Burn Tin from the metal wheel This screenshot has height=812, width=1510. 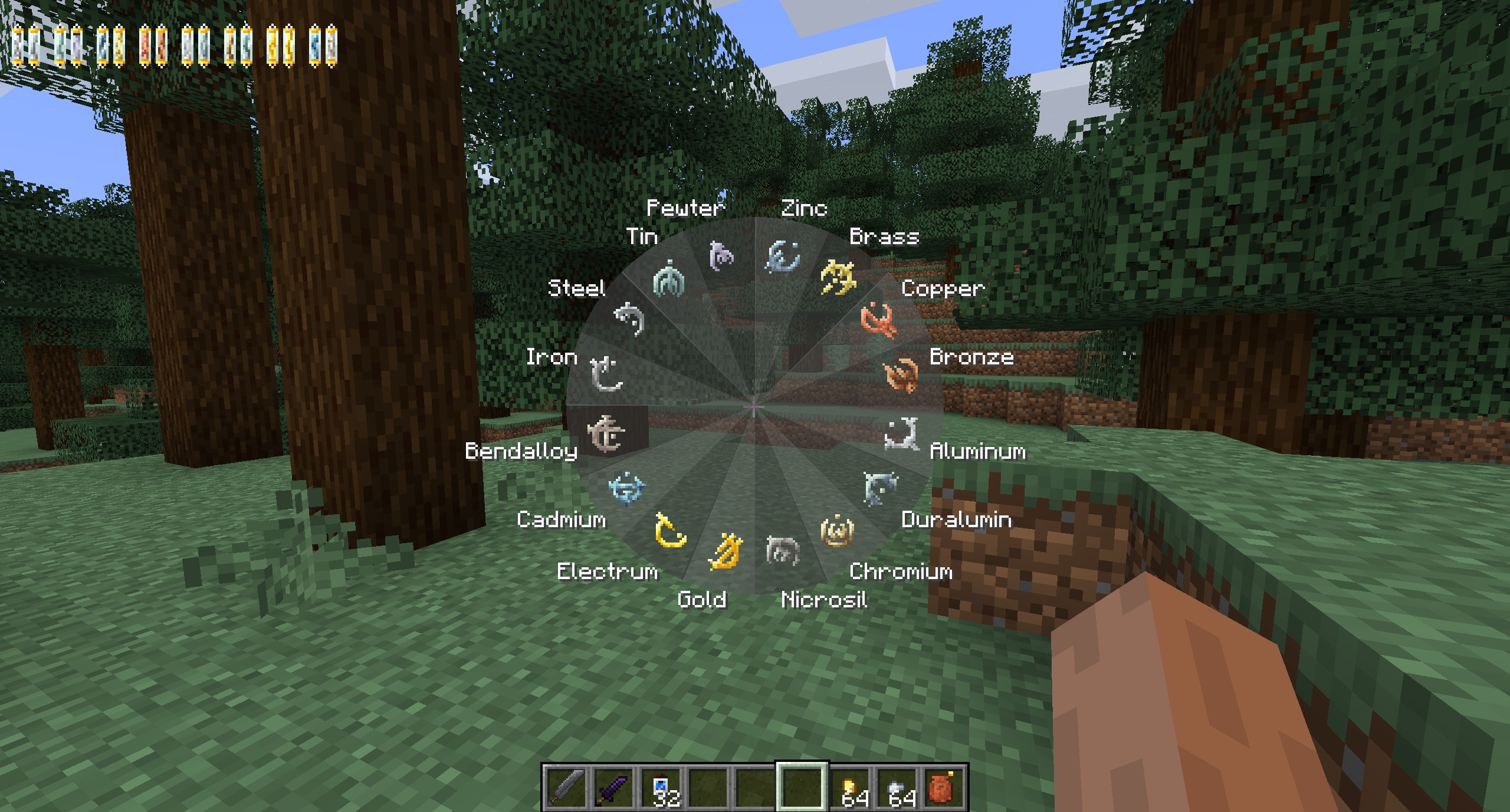click(669, 279)
